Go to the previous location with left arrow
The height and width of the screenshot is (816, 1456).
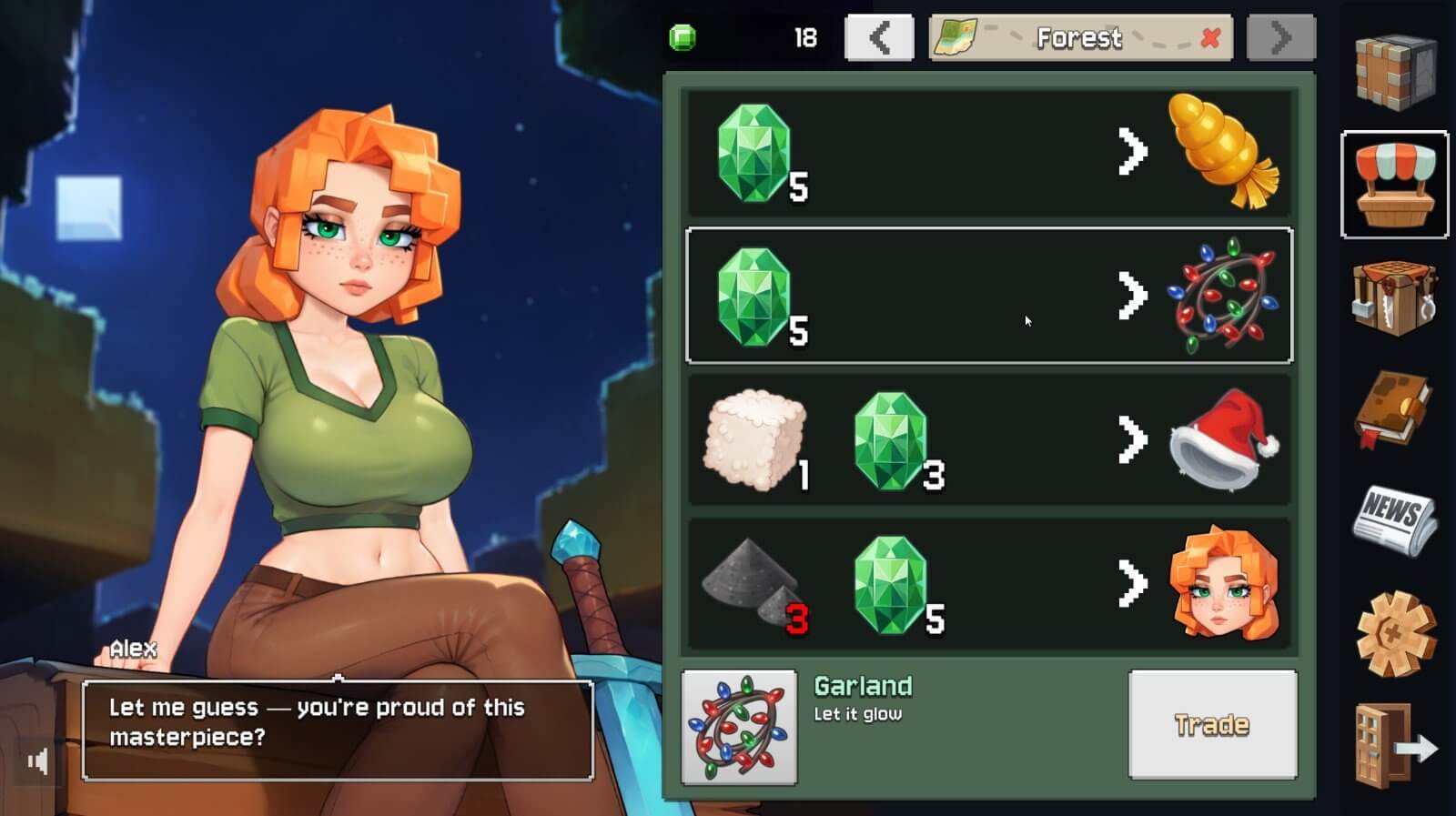tap(879, 38)
